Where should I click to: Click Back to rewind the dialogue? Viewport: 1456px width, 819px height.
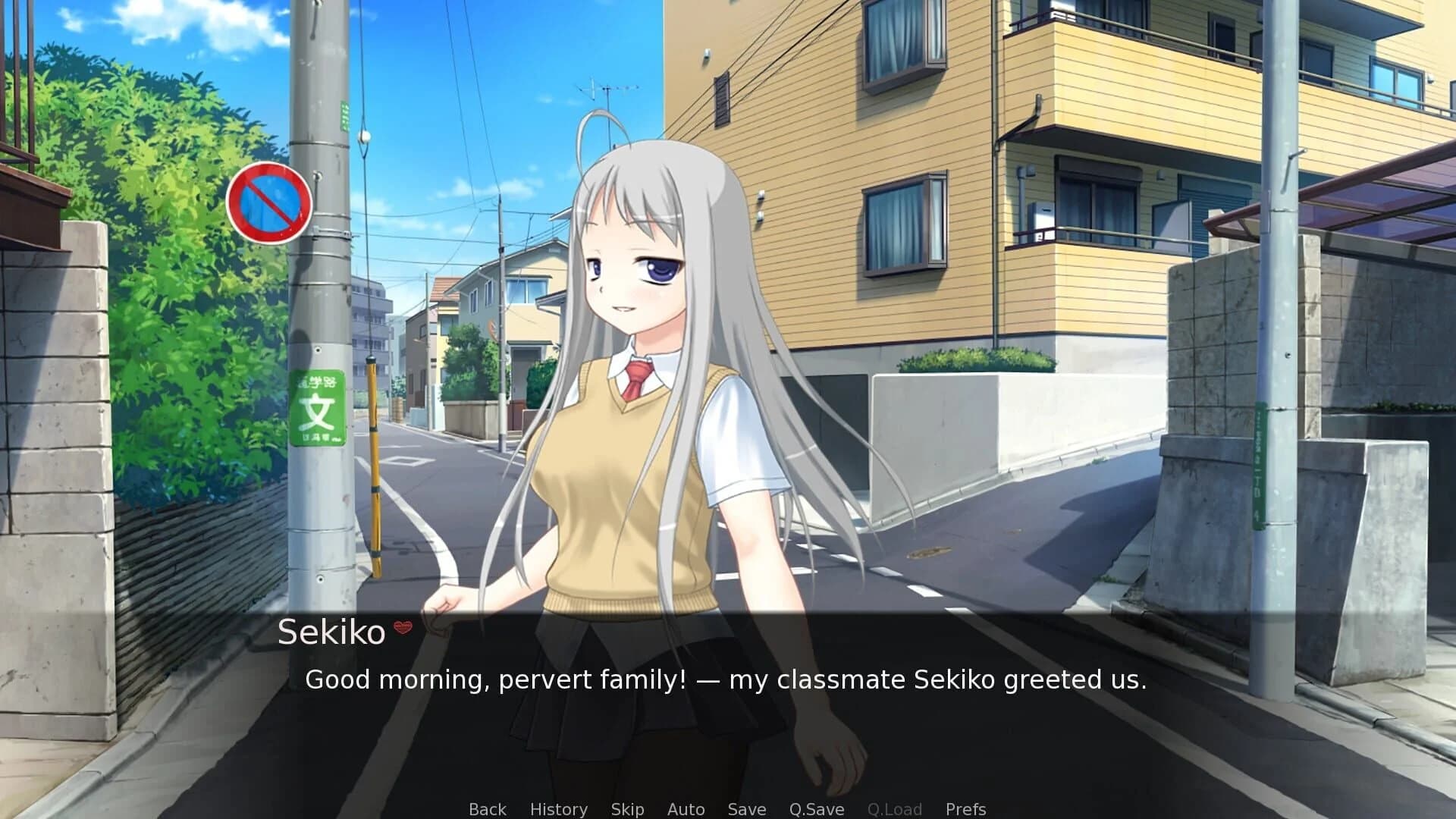click(x=487, y=808)
